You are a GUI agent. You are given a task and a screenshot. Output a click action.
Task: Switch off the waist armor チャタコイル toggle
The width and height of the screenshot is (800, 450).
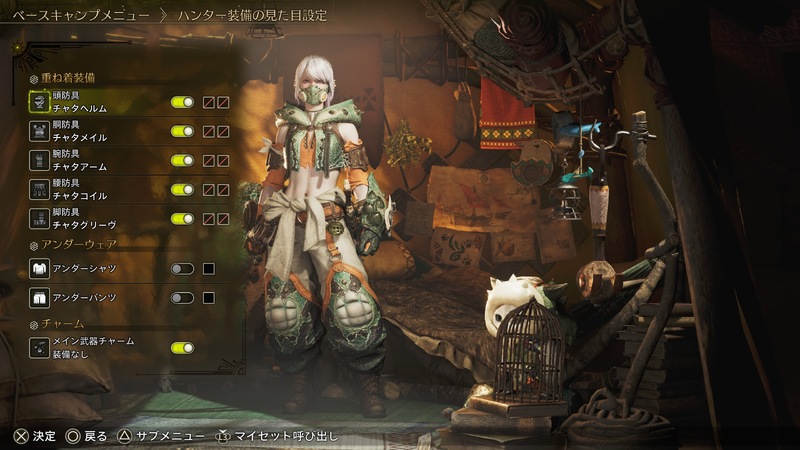tap(182, 189)
